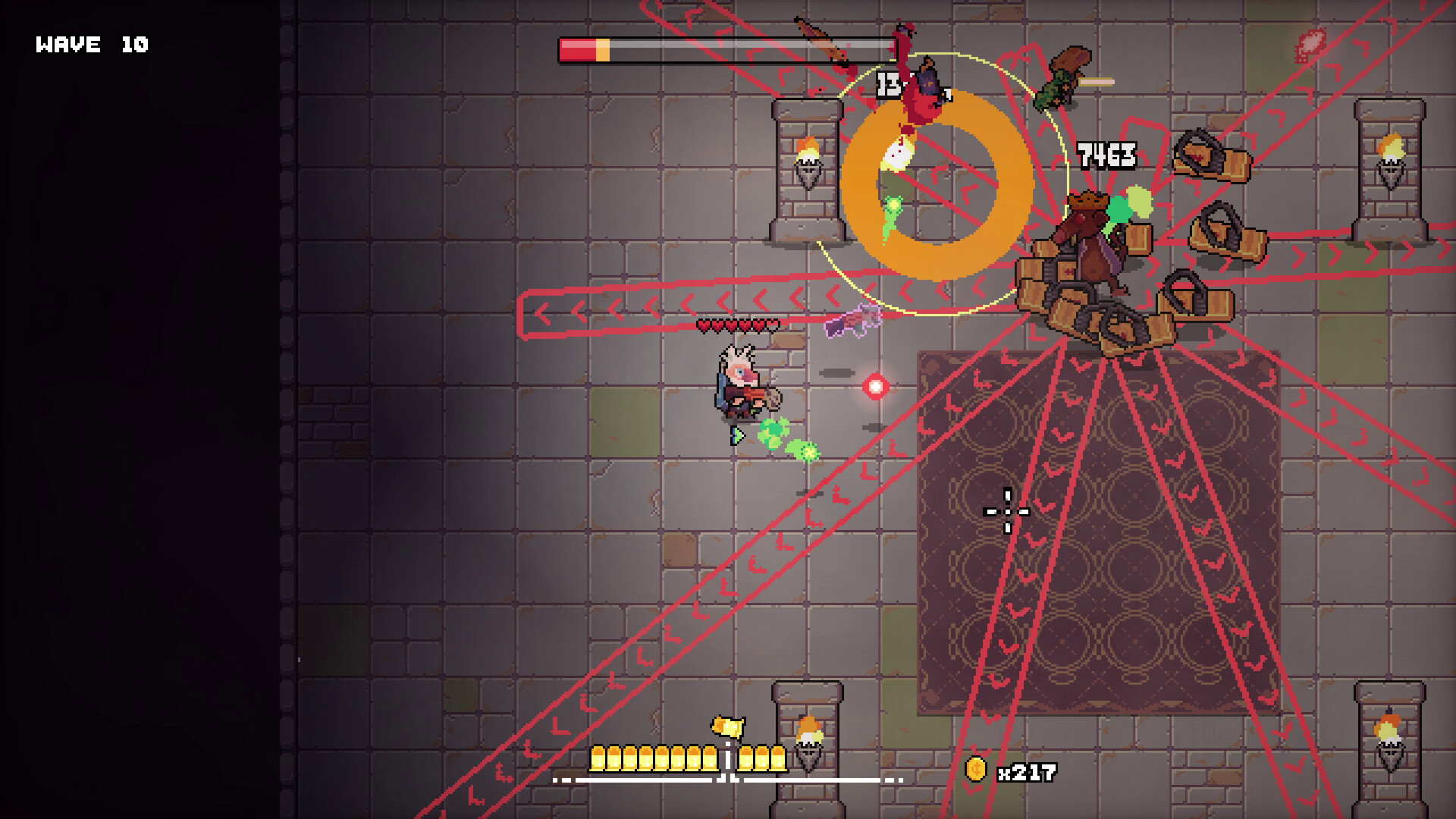Click the WAVE 10 counter text
The image size is (1456, 819).
click(91, 44)
